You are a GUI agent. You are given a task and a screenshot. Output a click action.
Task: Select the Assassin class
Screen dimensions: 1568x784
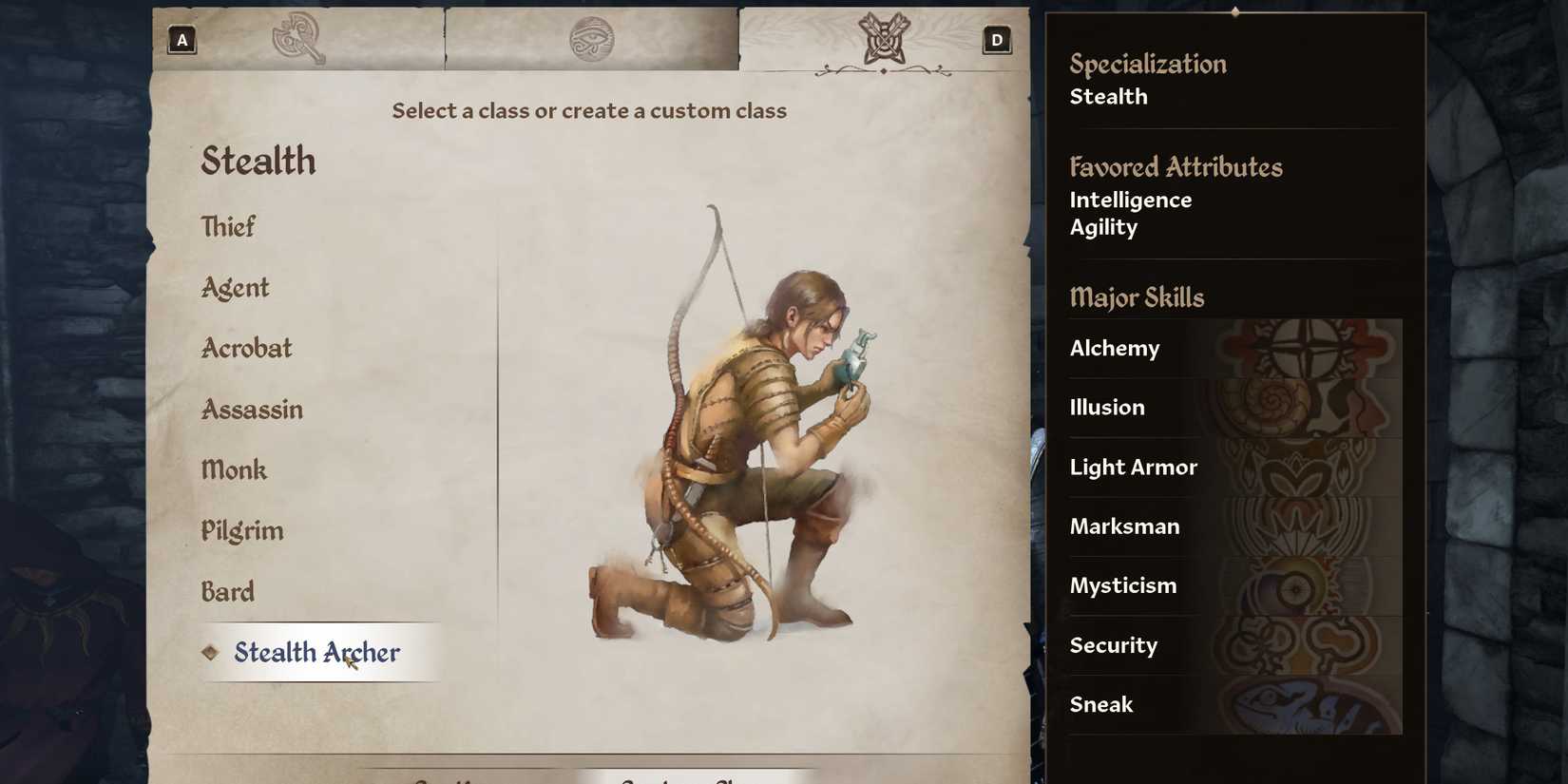tap(252, 409)
